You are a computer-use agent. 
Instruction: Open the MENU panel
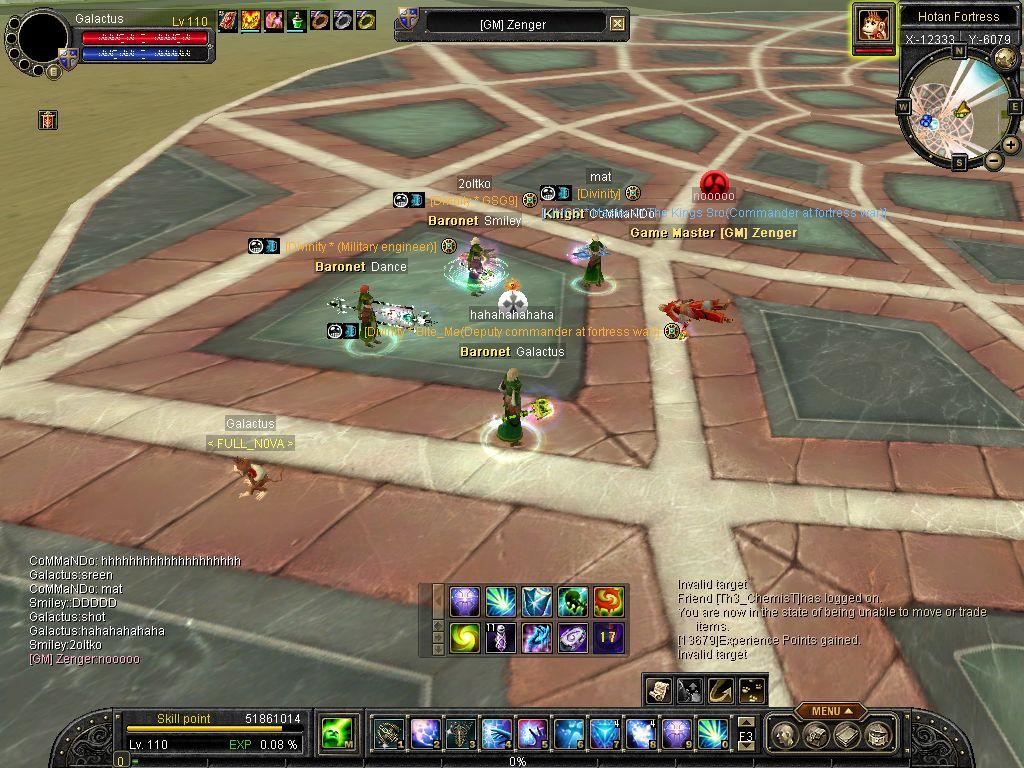point(831,711)
